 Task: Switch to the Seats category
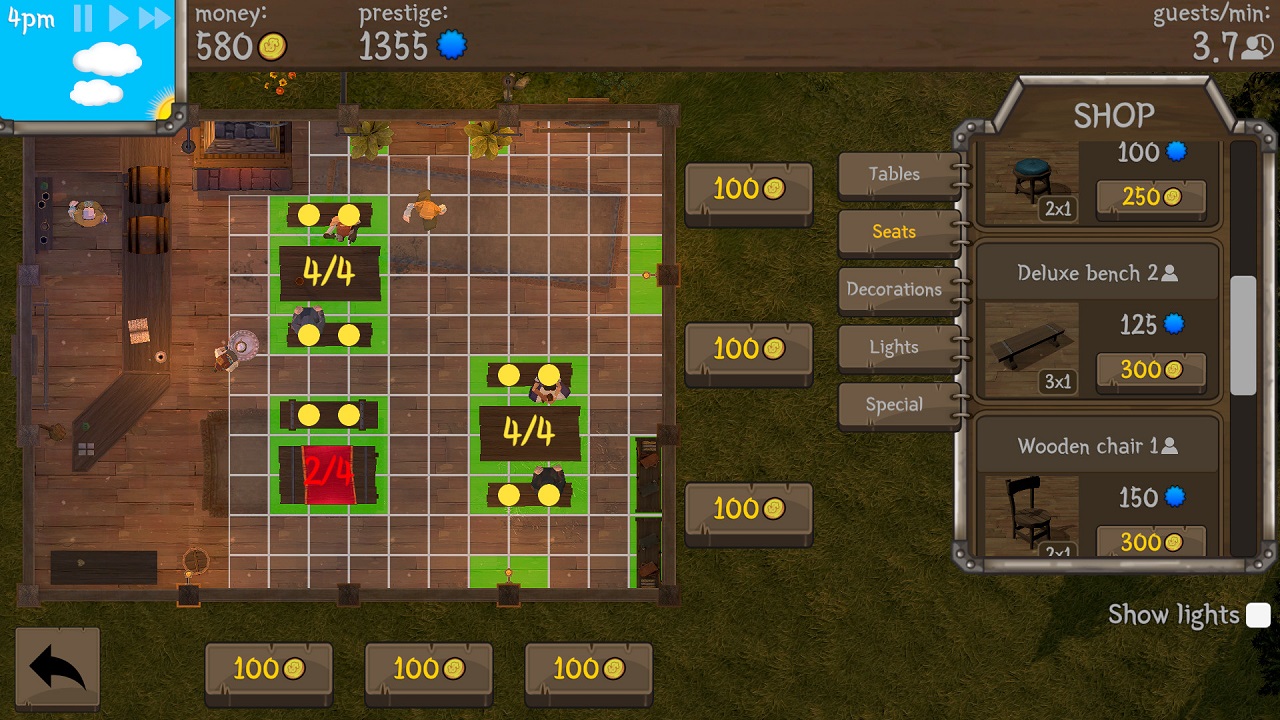point(894,232)
